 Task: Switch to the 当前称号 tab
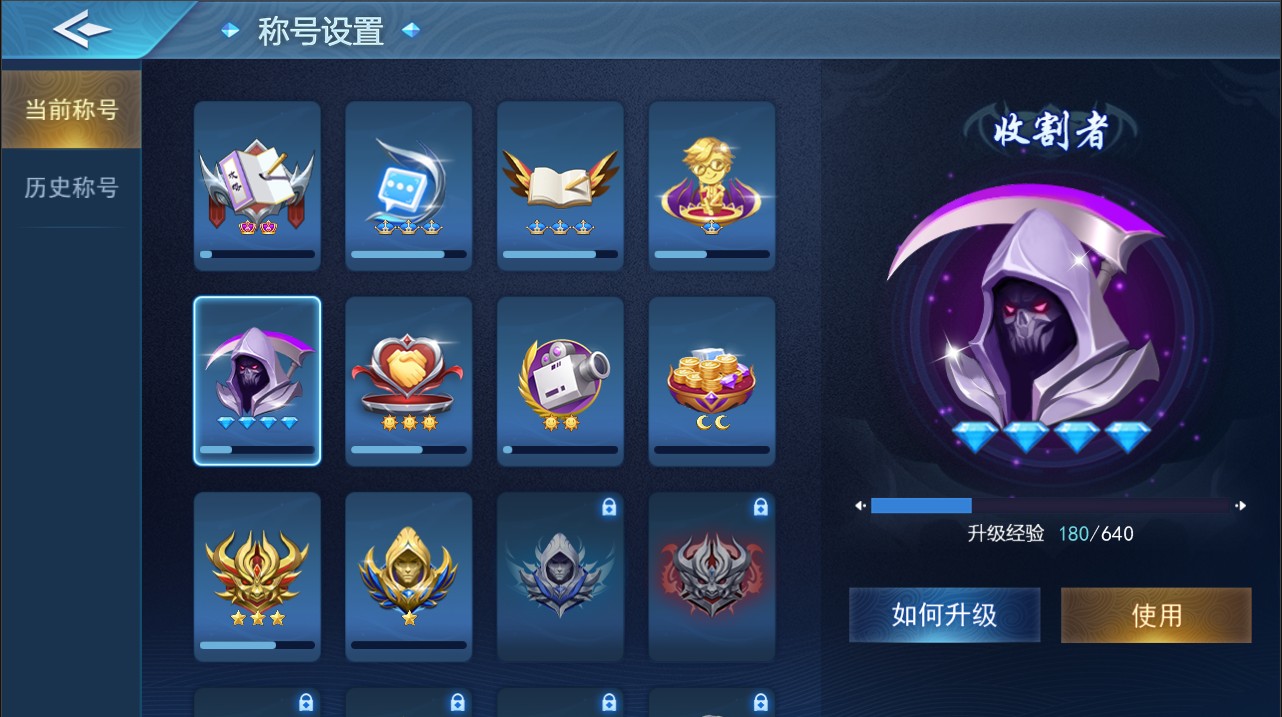[x=70, y=109]
